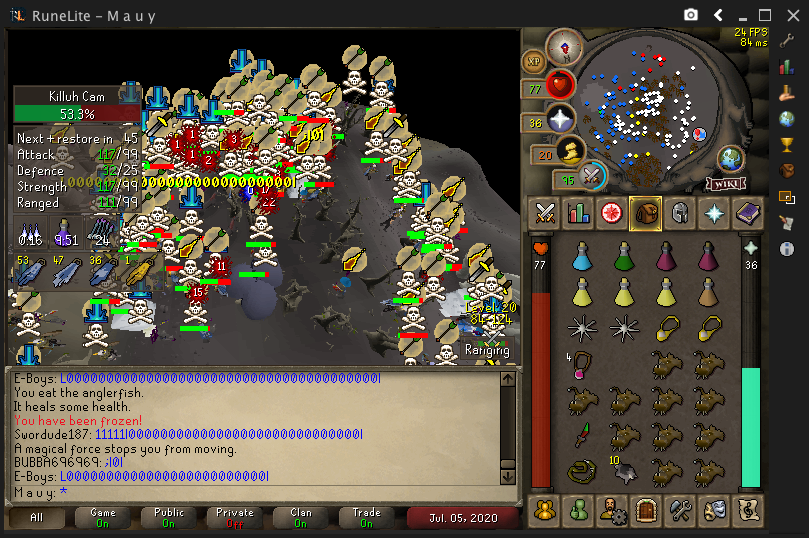Toggle the Quick-prayers orb
The width and height of the screenshot is (809, 538).
[x=560, y=120]
